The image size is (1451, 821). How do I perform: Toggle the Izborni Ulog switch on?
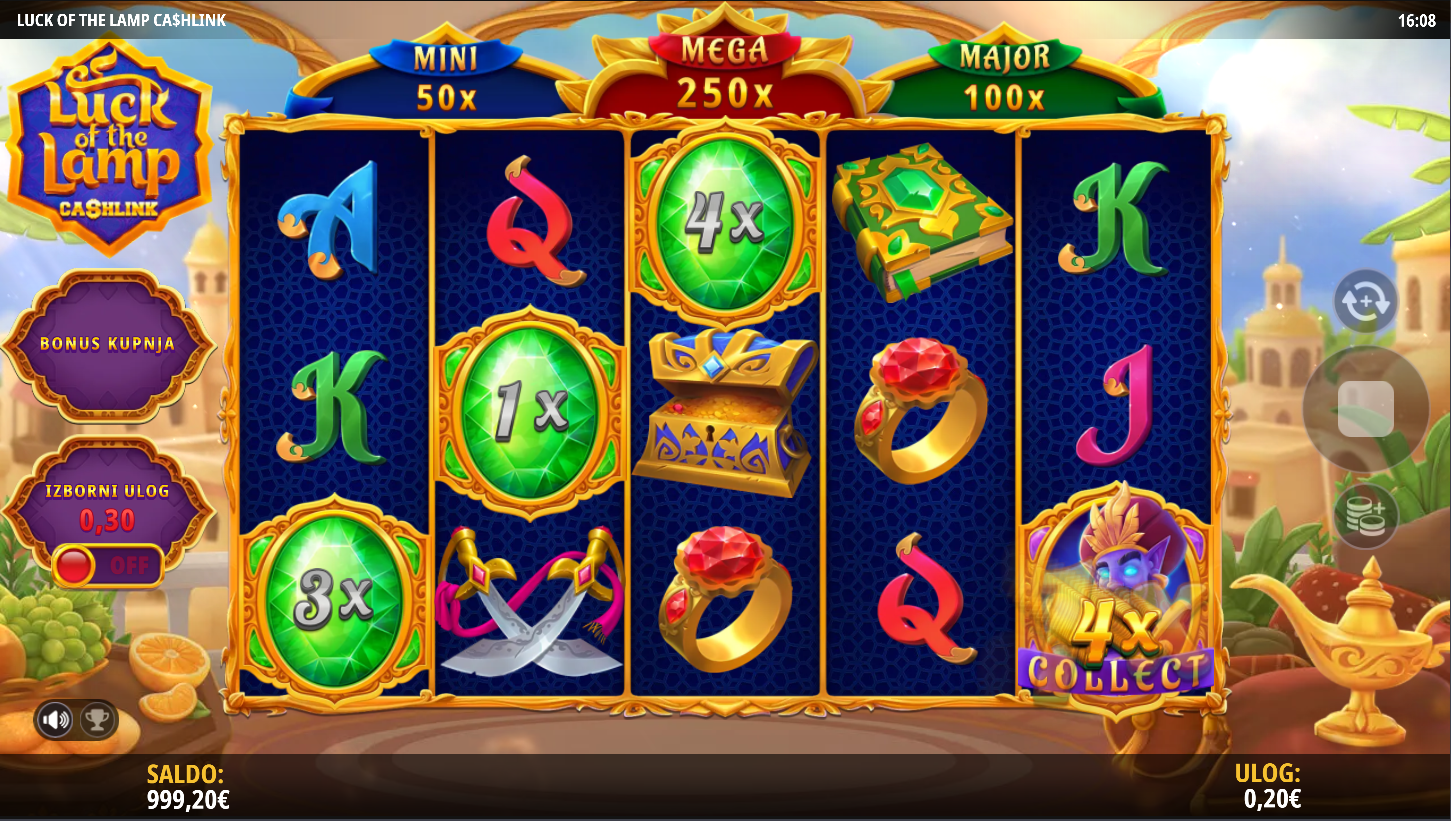(x=108, y=565)
